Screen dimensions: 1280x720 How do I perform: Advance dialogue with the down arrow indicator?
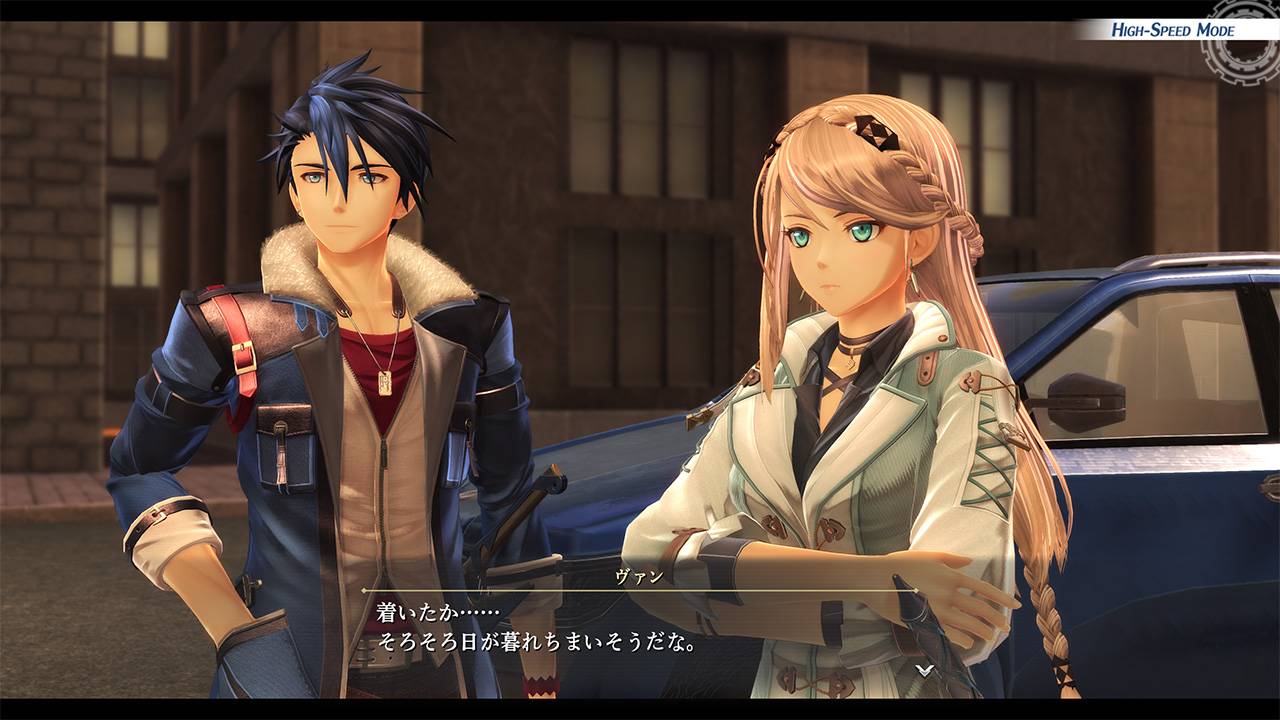coord(926,671)
